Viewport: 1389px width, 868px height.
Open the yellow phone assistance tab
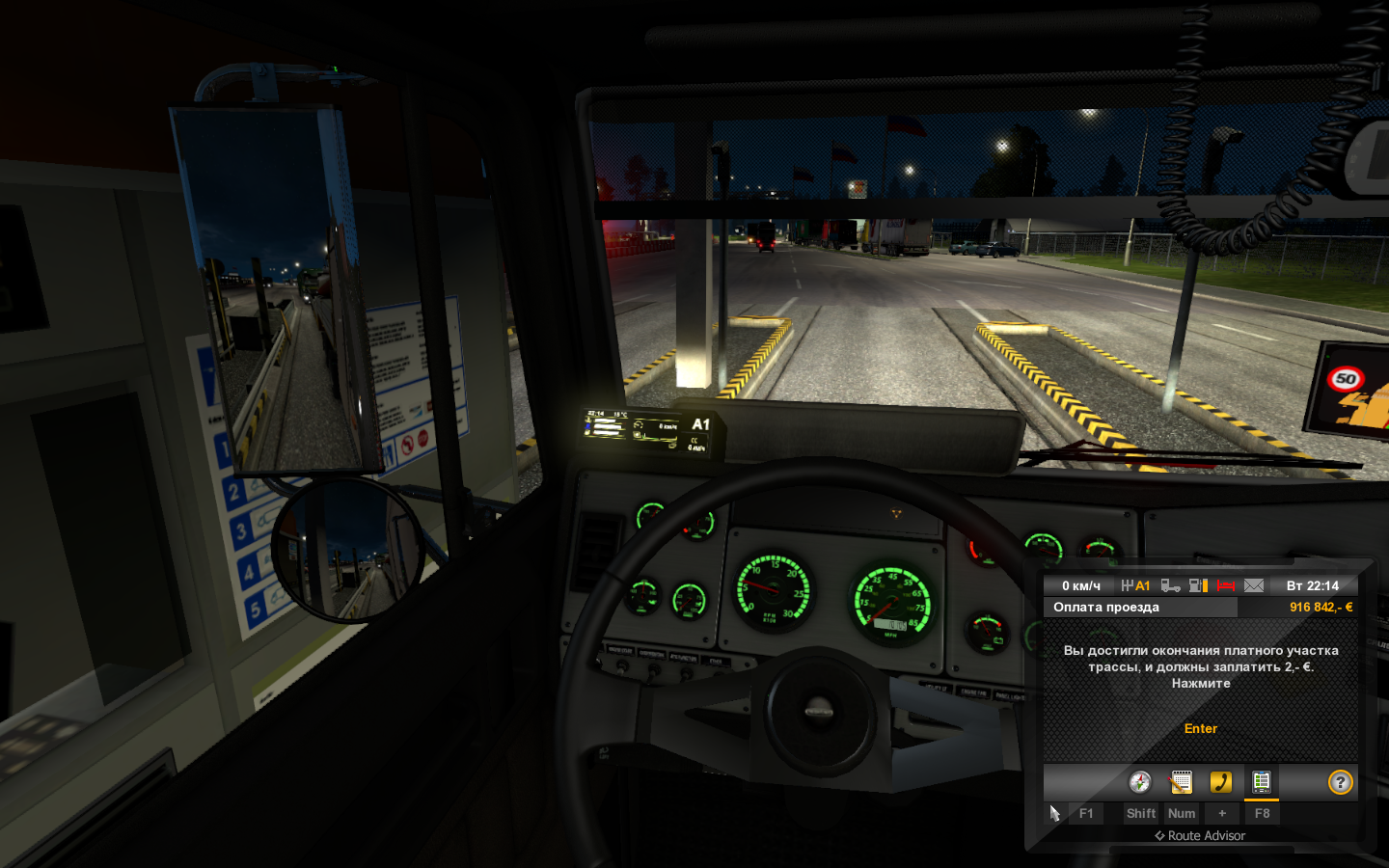pyautogui.click(x=1221, y=782)
